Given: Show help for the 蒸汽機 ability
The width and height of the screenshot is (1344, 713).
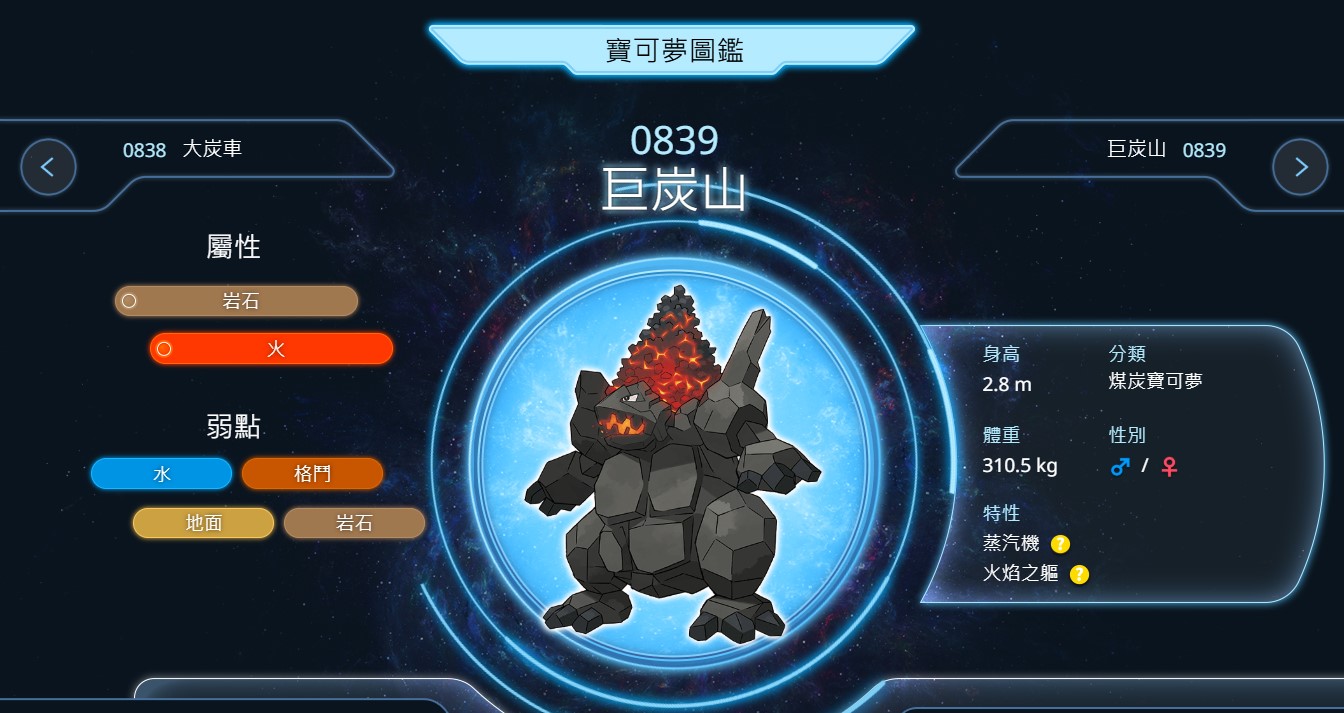Looking at the screenshot, I should point(1060,544).
